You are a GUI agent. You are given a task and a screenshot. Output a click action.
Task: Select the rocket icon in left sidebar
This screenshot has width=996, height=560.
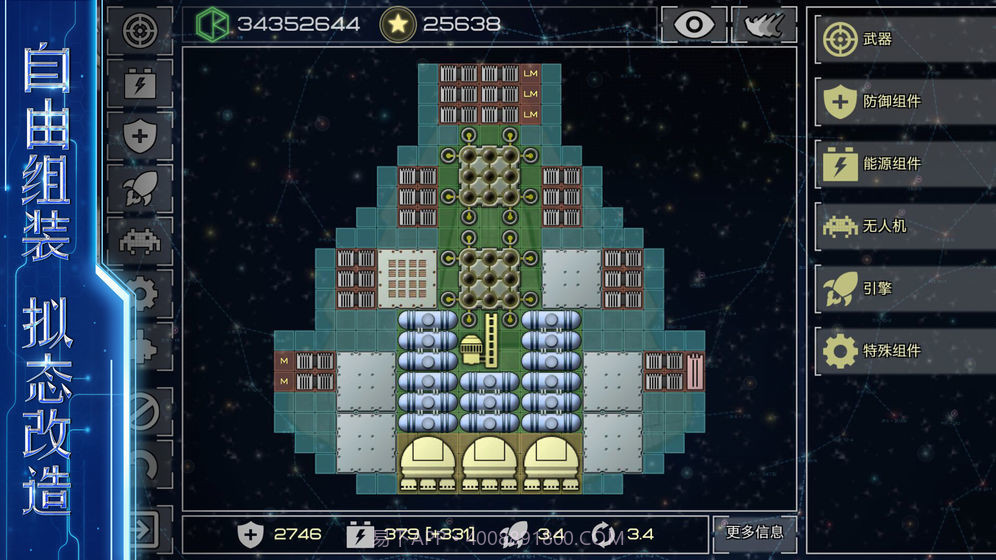coord(140,188)
